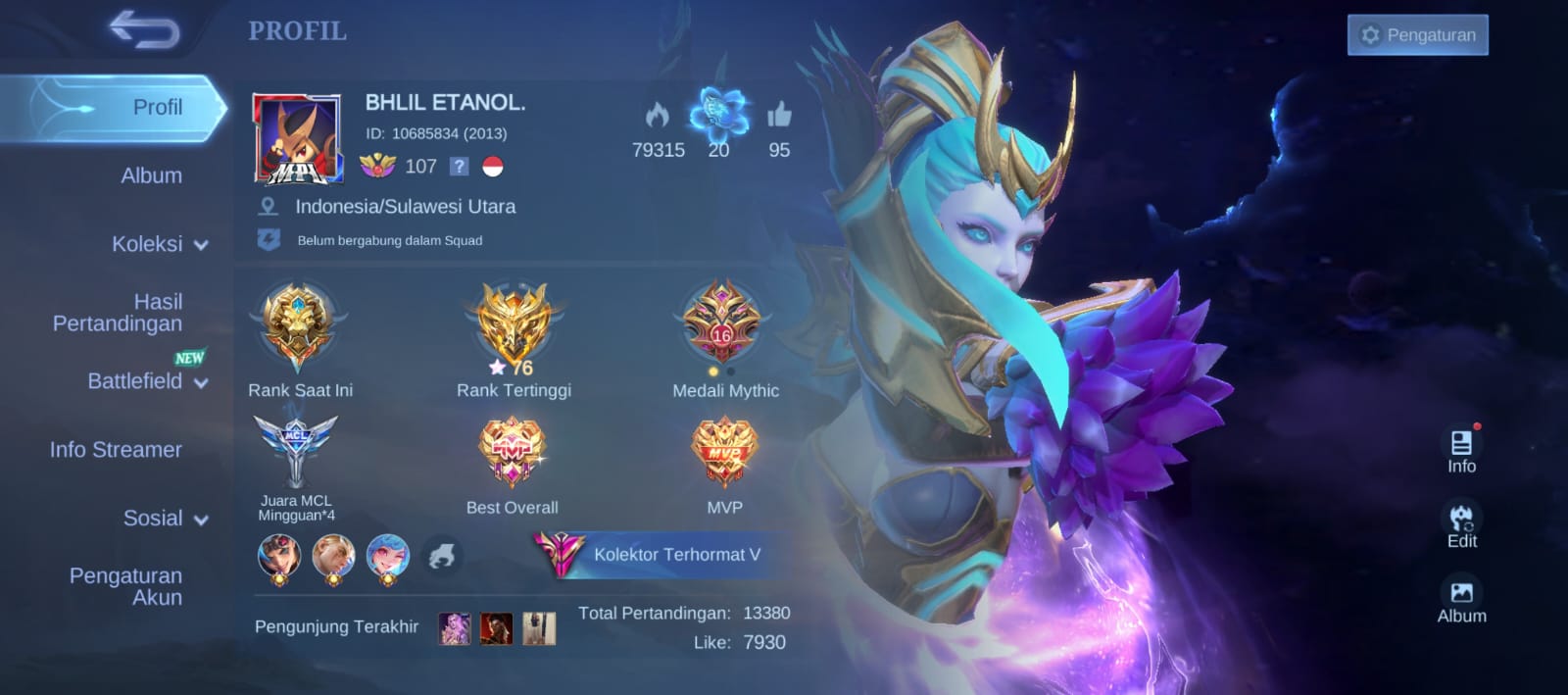1568x695 pixels.
Task: Open the Pengaturan settings button
Action: [1417, 35]
